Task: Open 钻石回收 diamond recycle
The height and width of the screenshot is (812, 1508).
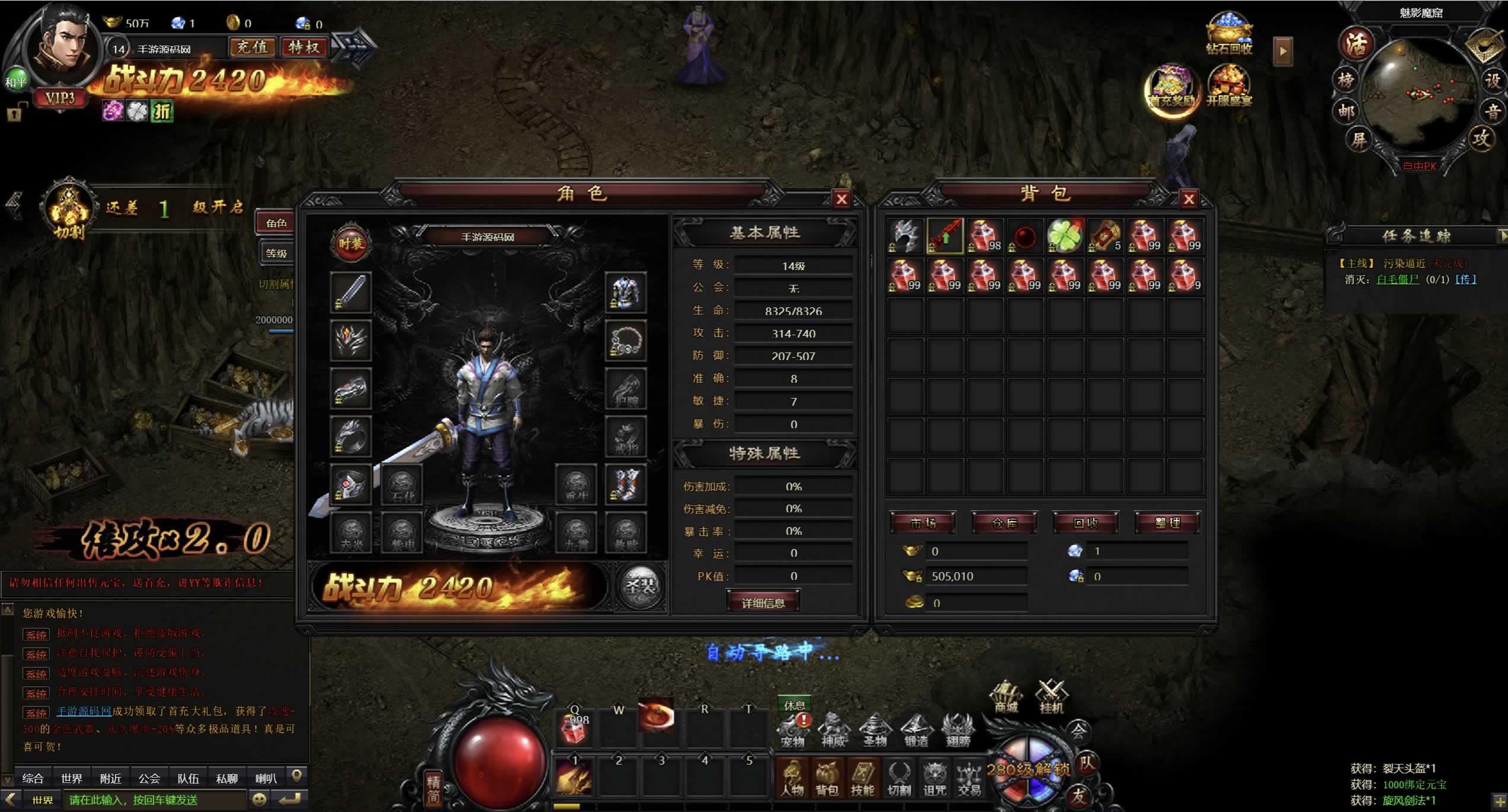Action: pos(1229,34)
